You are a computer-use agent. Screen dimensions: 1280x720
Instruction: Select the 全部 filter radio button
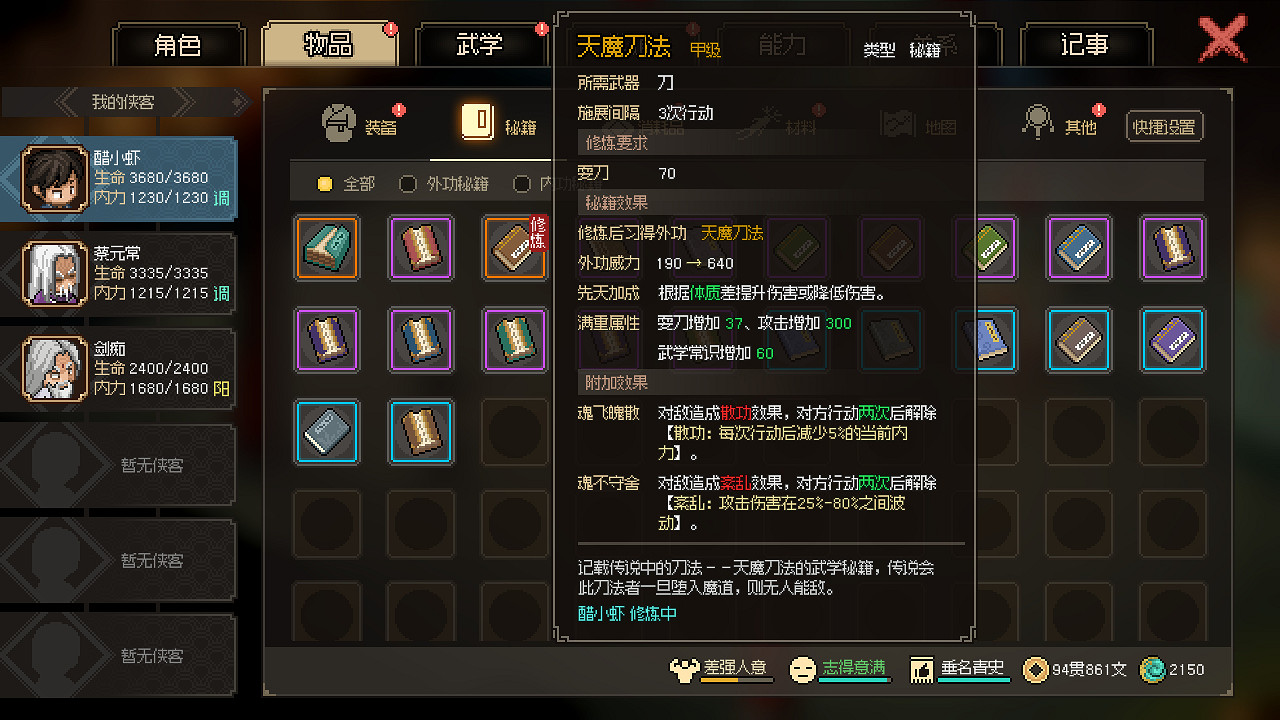click(323, 185)
